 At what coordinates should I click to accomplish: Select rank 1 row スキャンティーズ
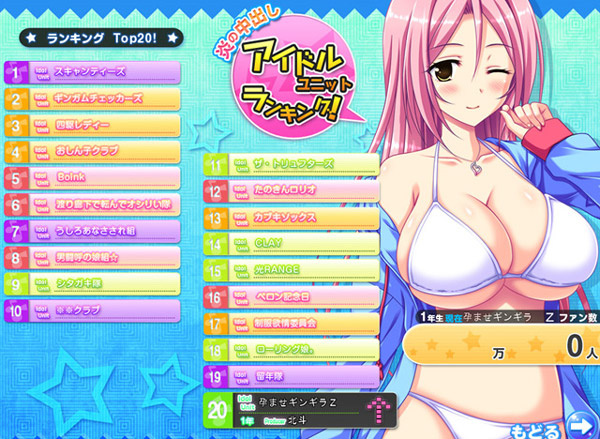click(93, 73)
